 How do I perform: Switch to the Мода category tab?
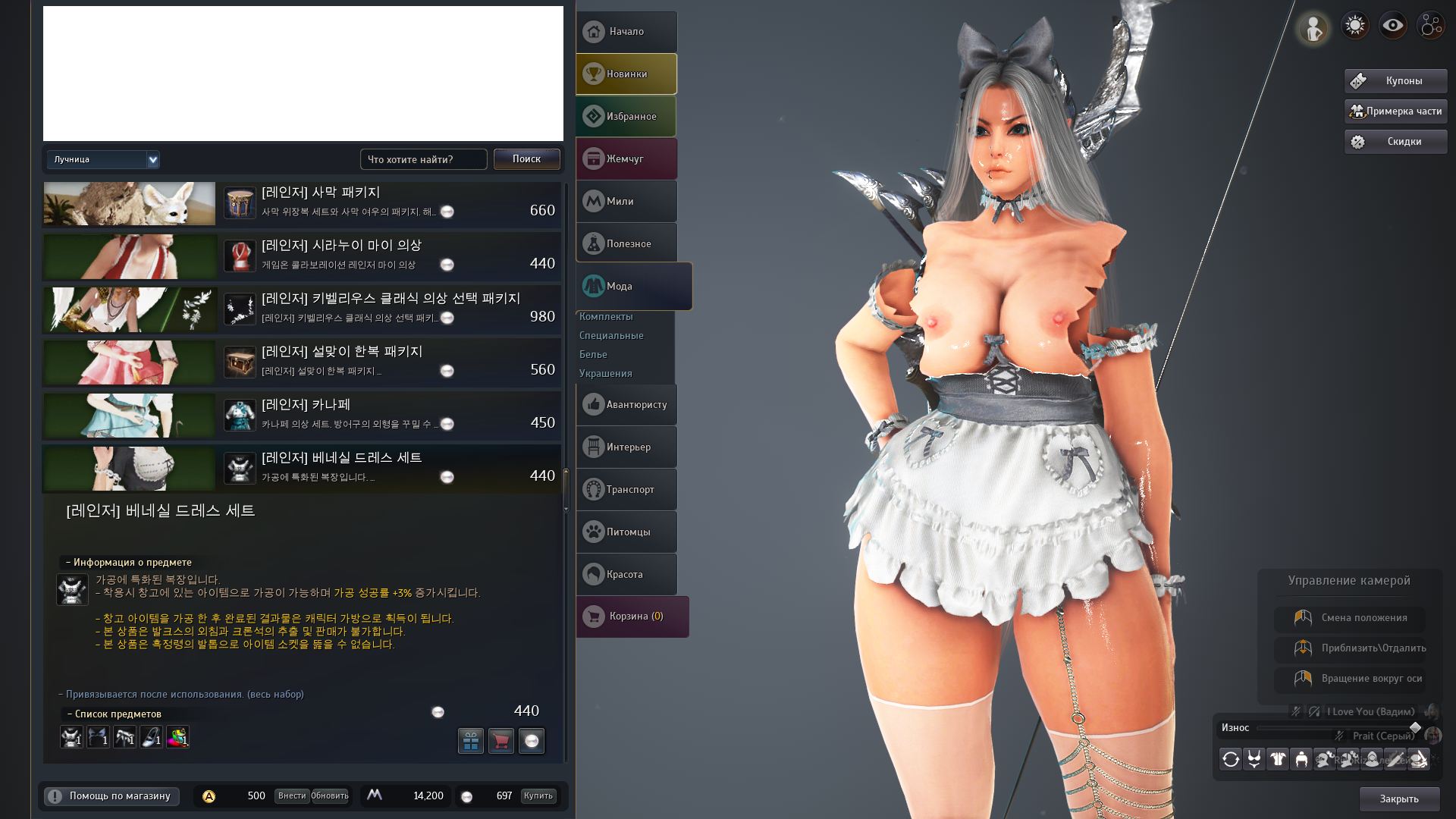[x=626, y=286]
